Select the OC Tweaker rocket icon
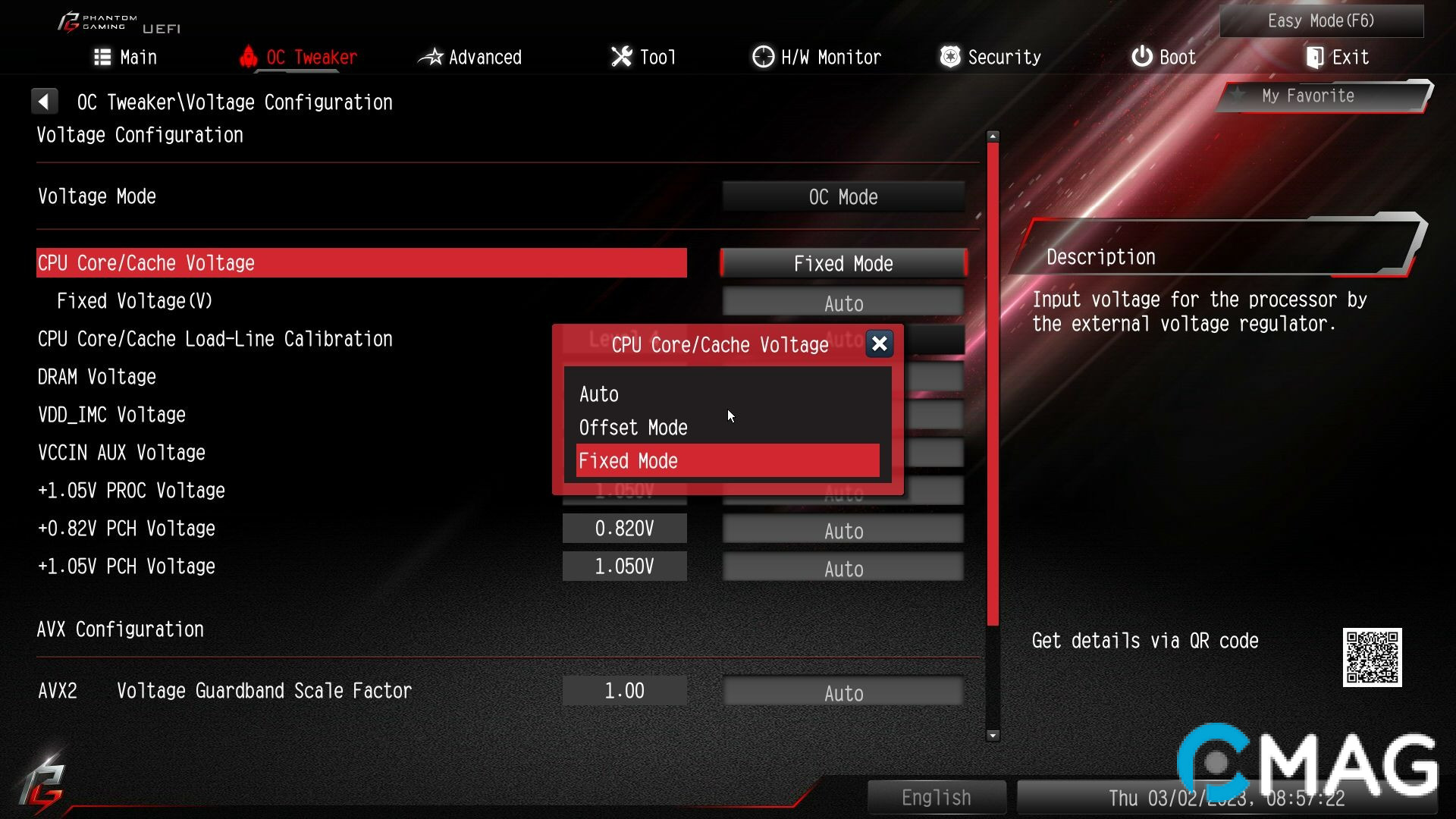Viewport: 1456px width, 819px height. point(248,56)
